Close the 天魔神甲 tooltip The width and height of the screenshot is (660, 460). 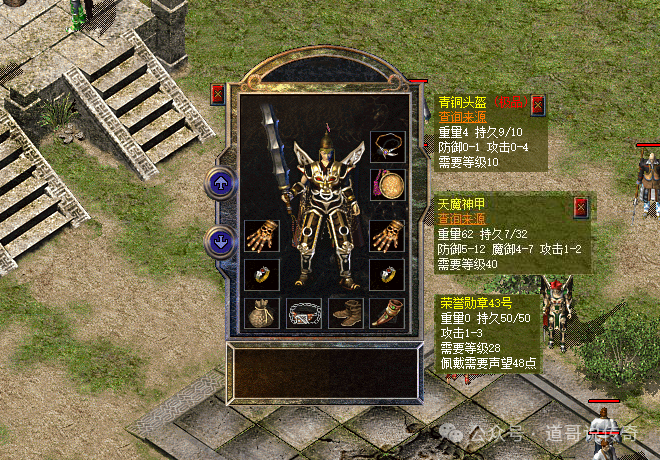580,207
